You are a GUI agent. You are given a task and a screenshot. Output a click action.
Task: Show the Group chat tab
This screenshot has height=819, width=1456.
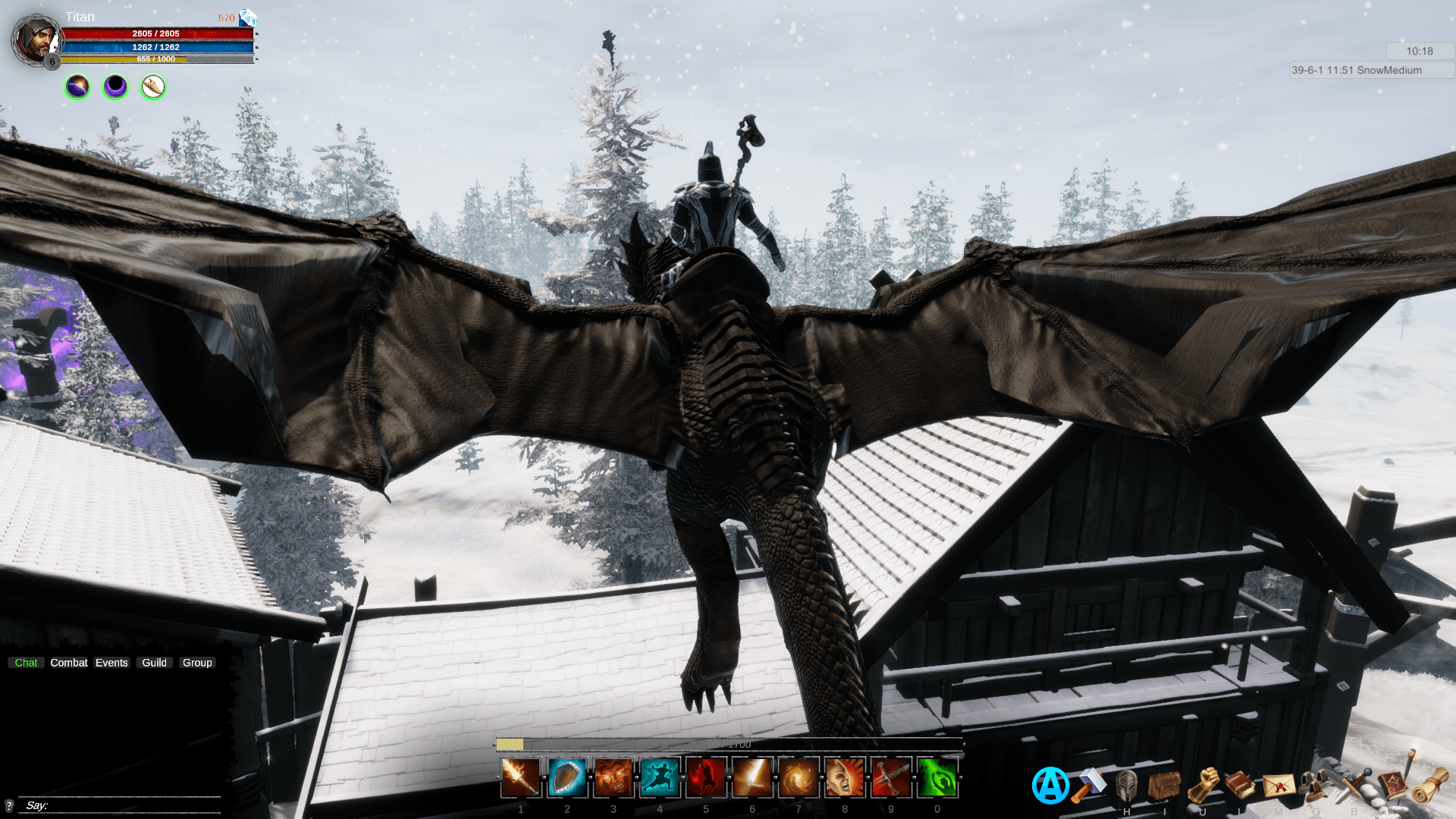point(197,663)
